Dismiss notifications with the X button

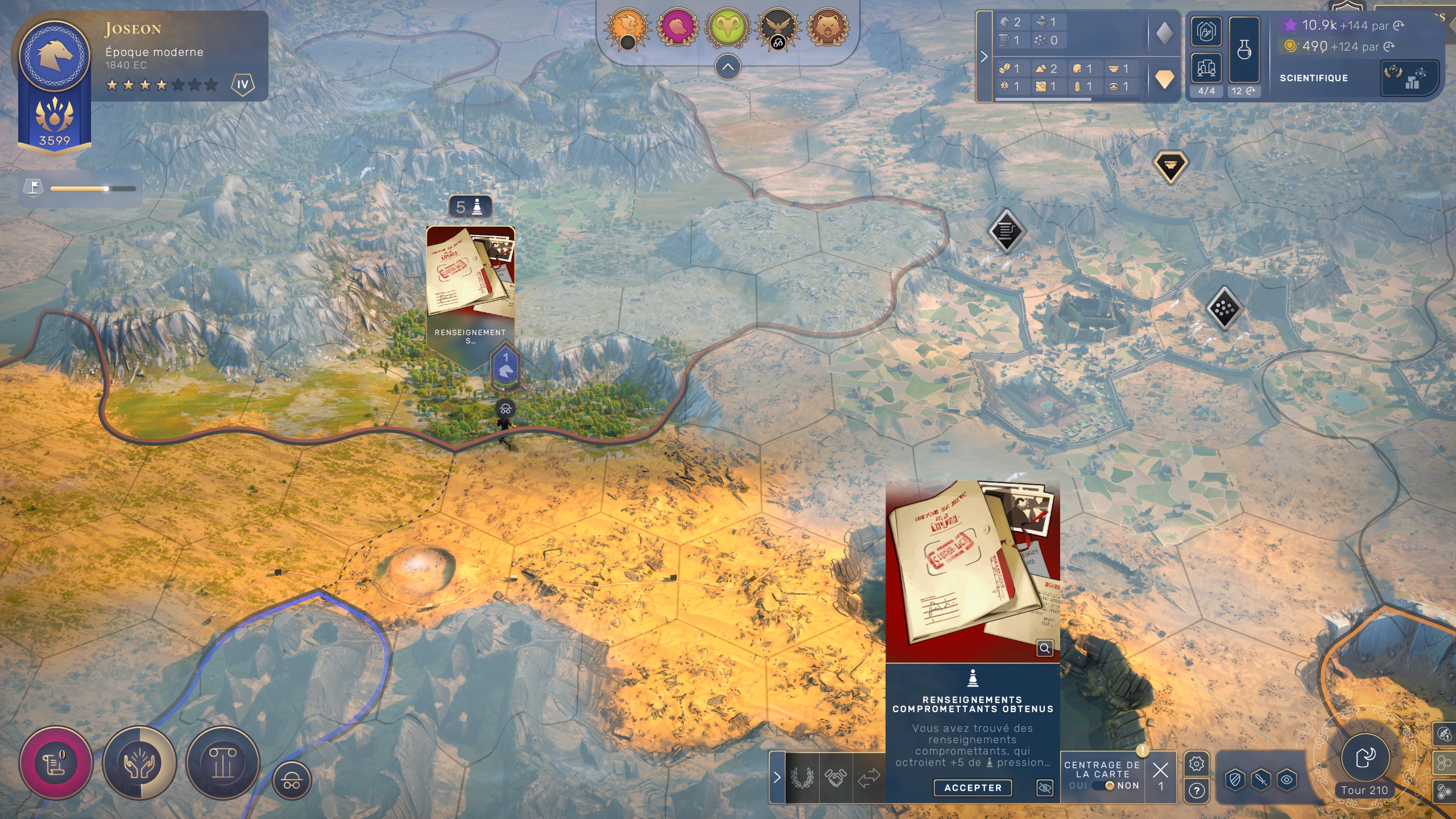coord(1160,771)
